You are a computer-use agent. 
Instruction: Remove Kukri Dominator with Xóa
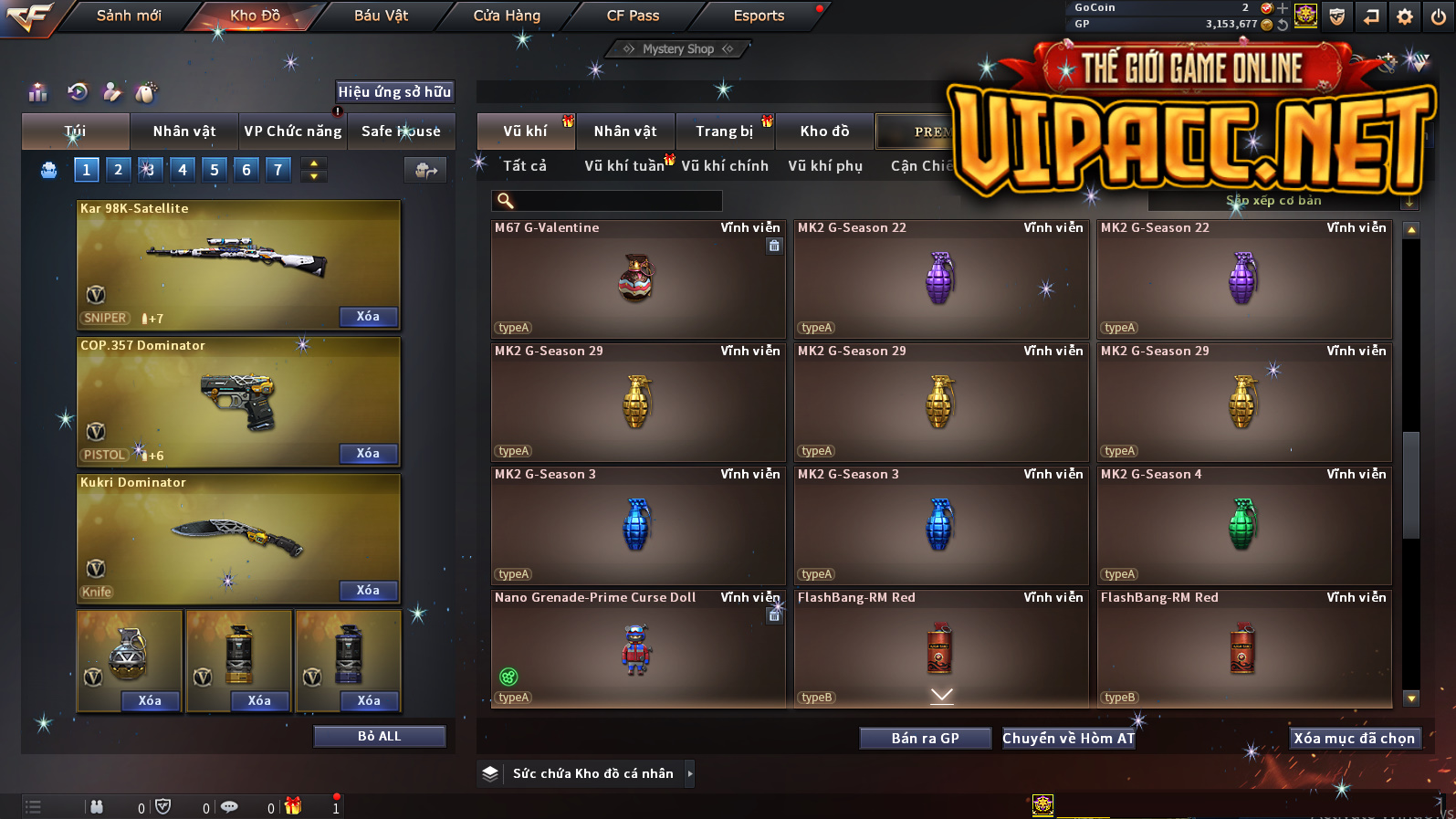point(368,591)
